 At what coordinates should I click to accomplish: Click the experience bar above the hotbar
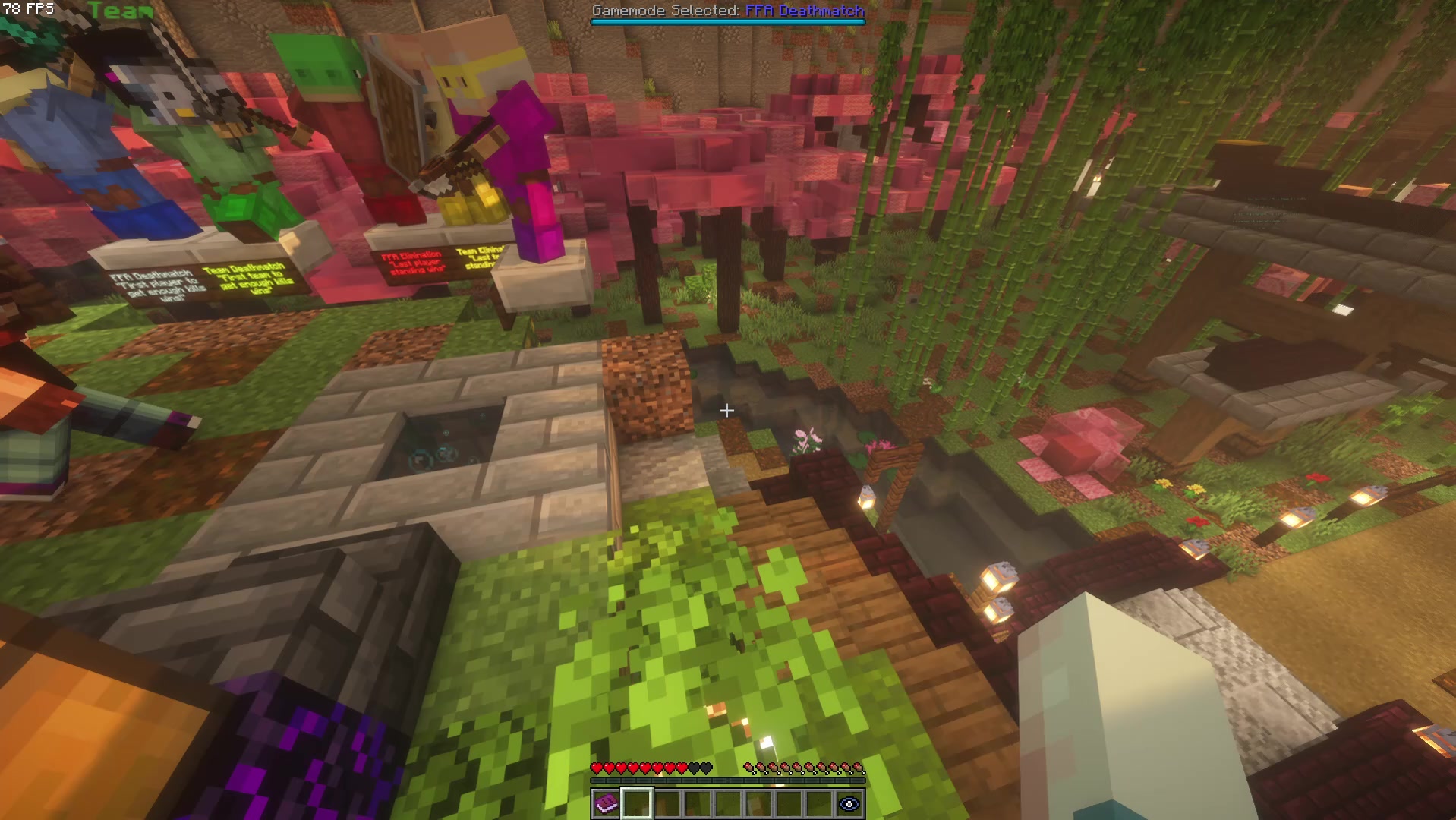(x=727, y=779)
